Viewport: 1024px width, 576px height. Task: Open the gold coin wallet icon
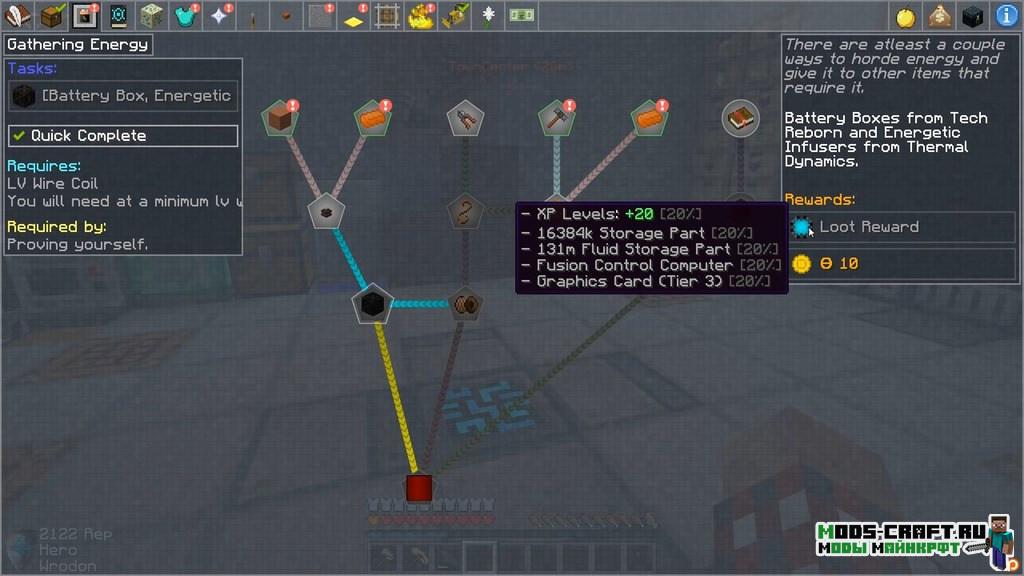[x=906, y=16]
